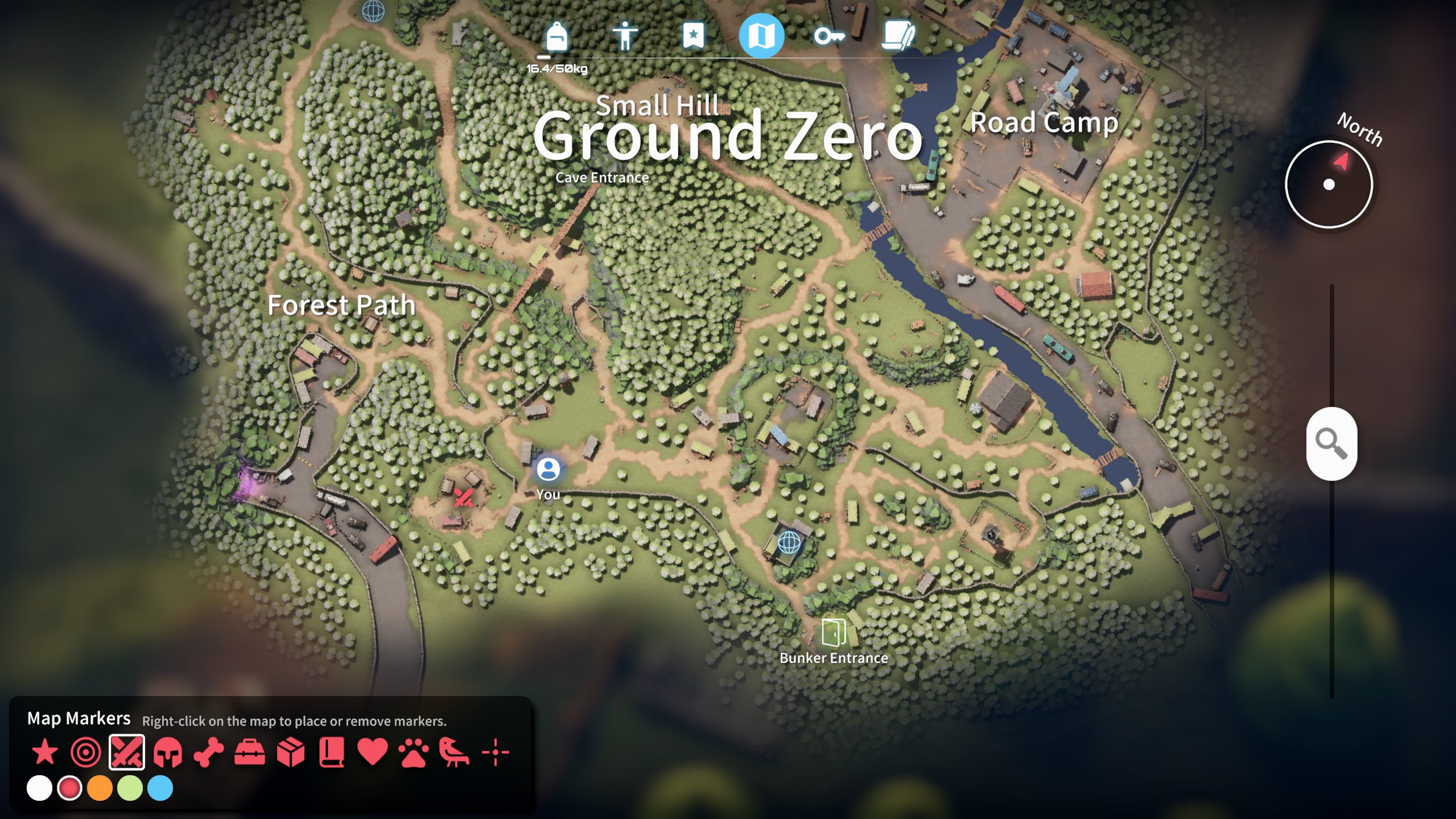This screenshot has width=1456, height=819.
Task: Open the star bookmark tab
Action: pos(693,36)
